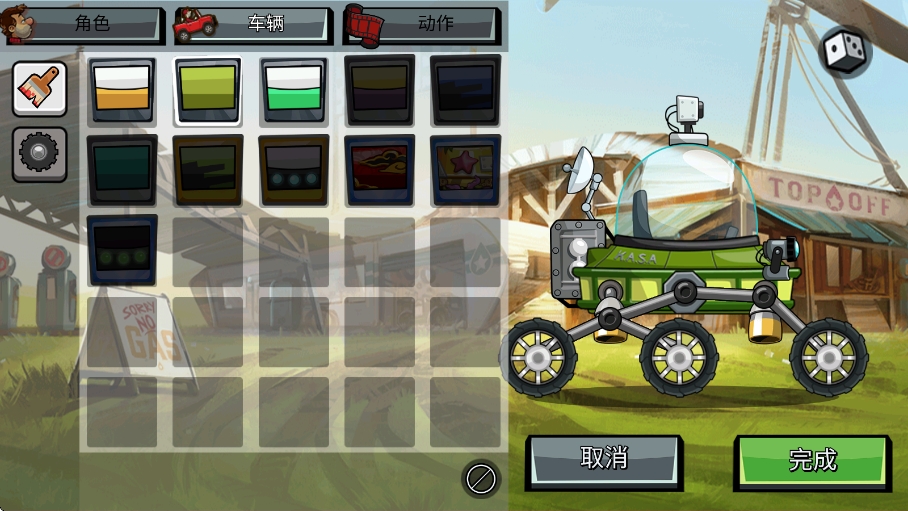Screen dimensions: 908x511
Task: Select the black paint with green dots
Action: (122, 250)
